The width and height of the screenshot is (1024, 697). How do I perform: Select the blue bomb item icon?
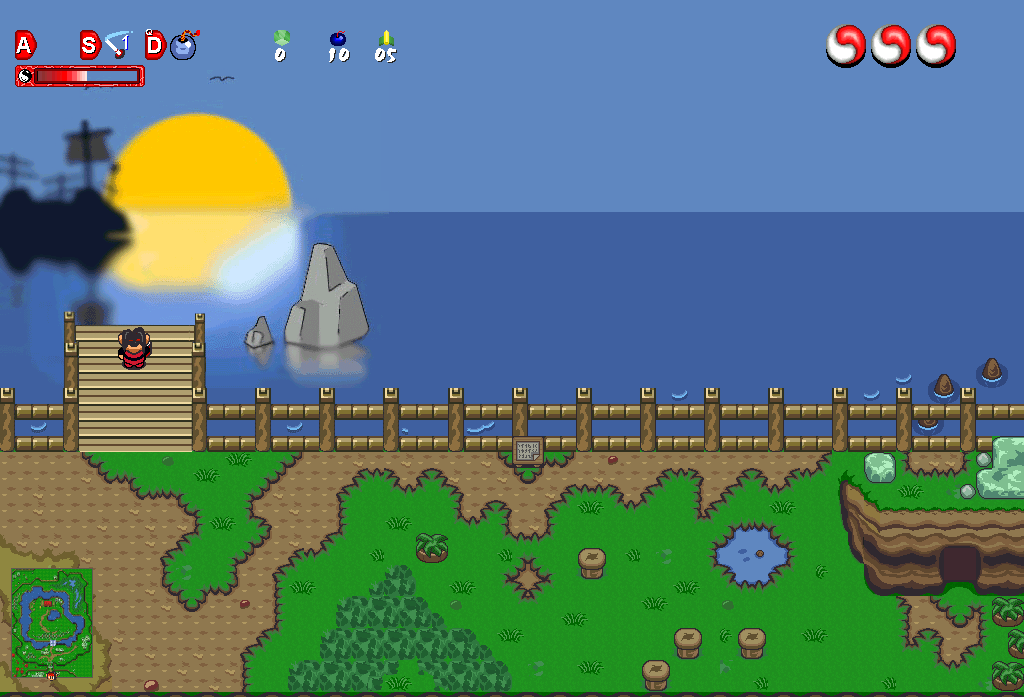tap(184, 45)
